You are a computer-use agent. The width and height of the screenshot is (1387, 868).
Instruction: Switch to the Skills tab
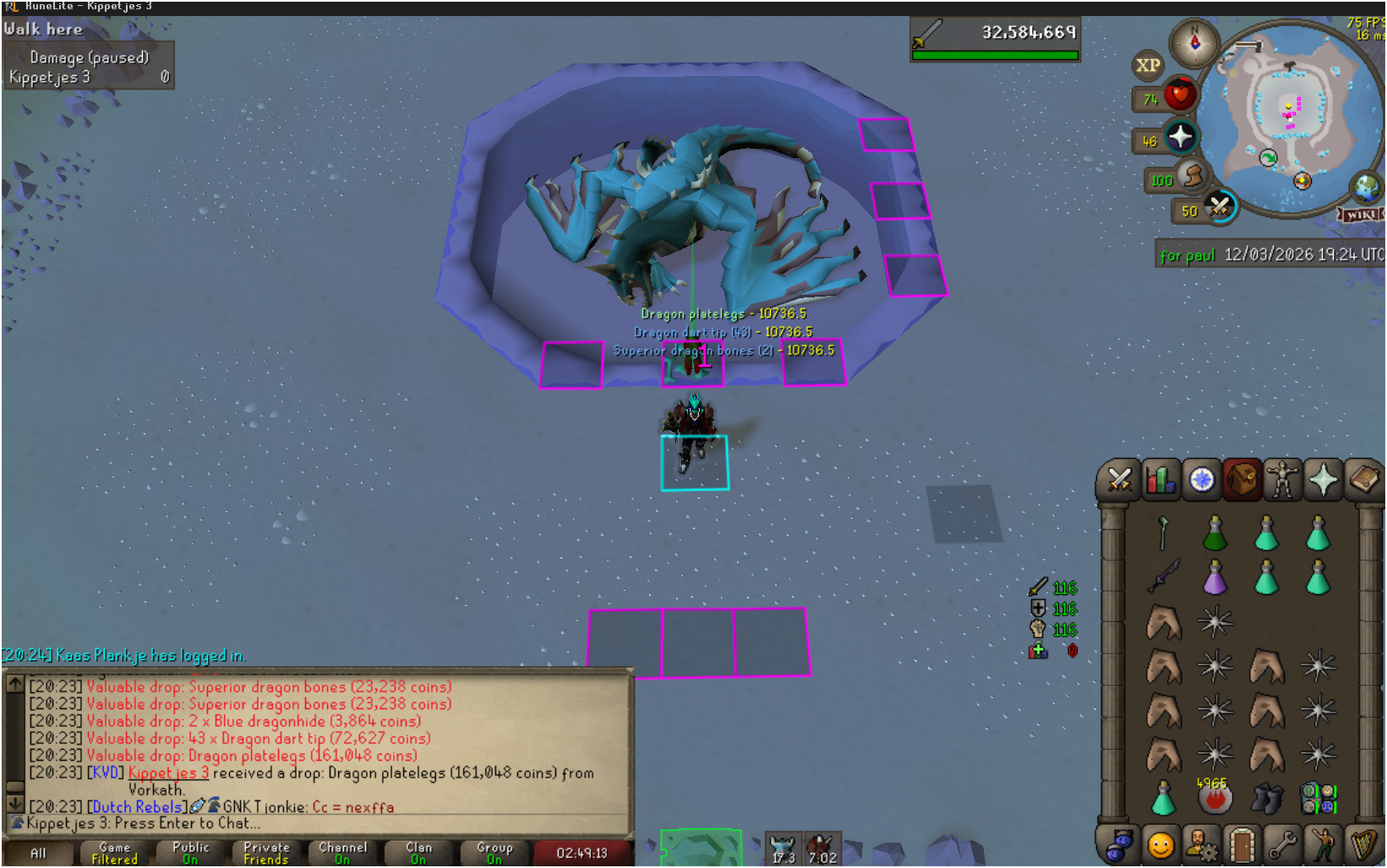pyautogui.click(x=1160, y=480)
